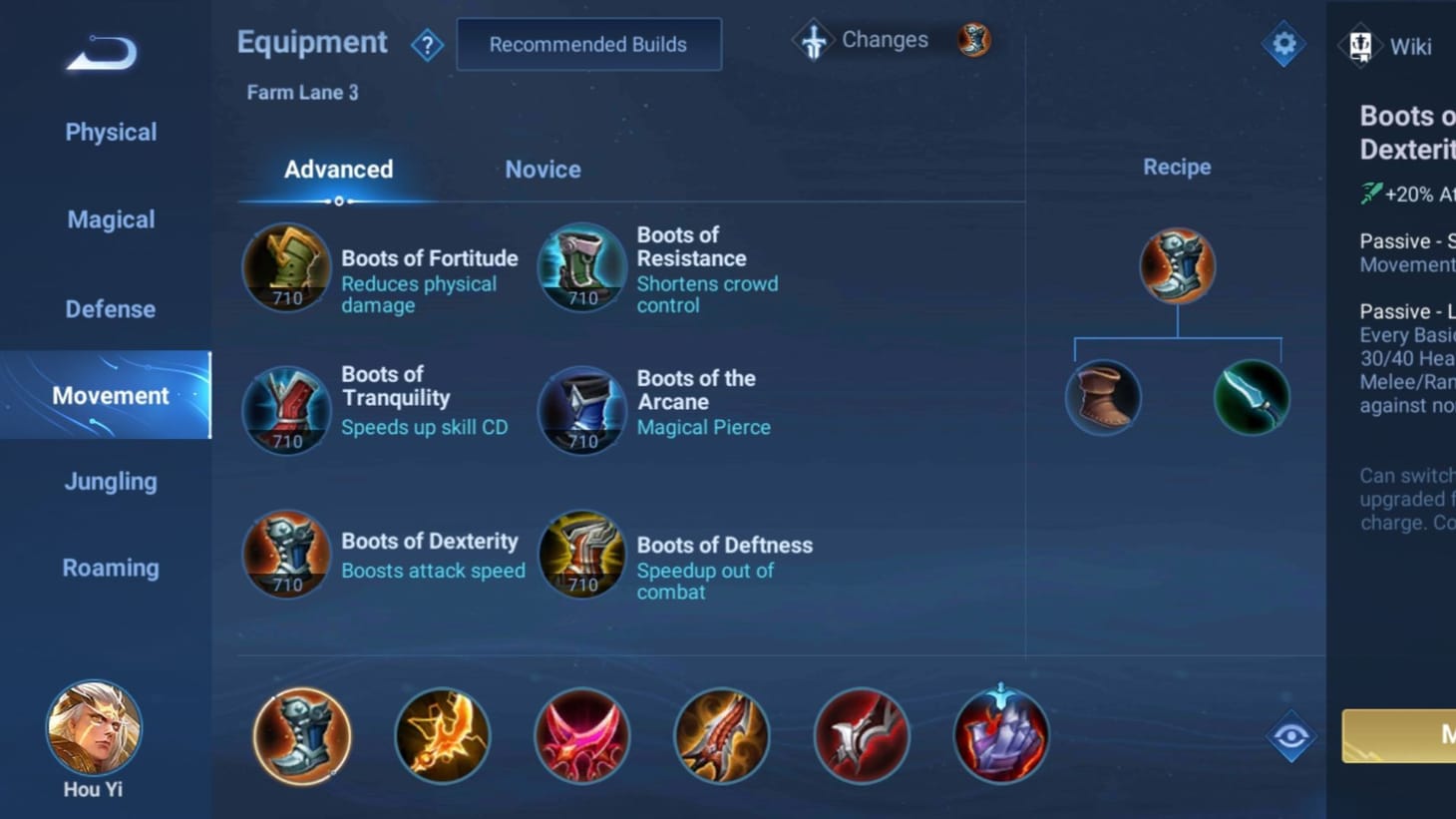Open Recommended Builds
Image resolution: width=1456 pixels, height=819 pixels.
(588, 44)
